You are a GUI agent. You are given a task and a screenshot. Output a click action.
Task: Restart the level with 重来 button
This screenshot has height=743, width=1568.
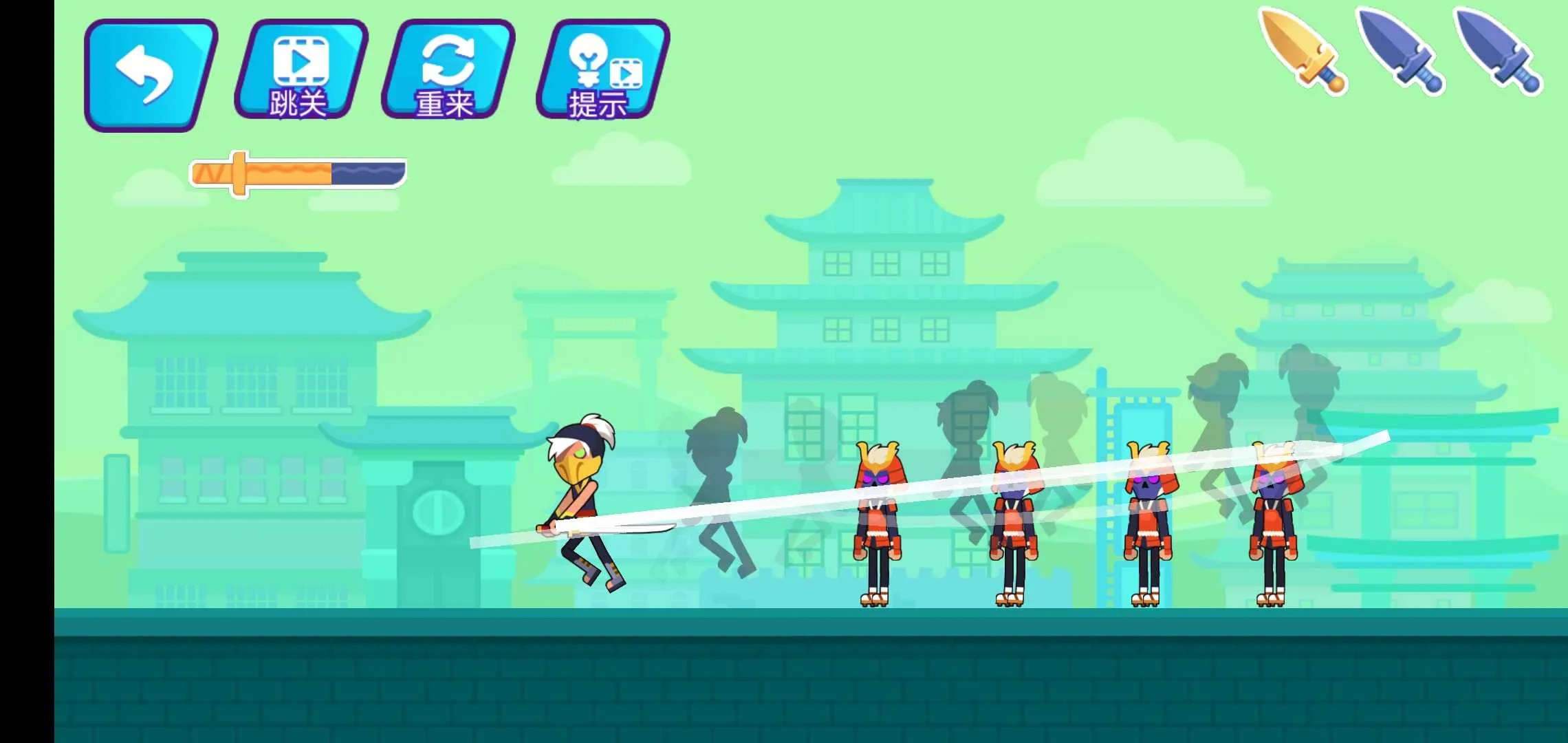pos(447,70)
